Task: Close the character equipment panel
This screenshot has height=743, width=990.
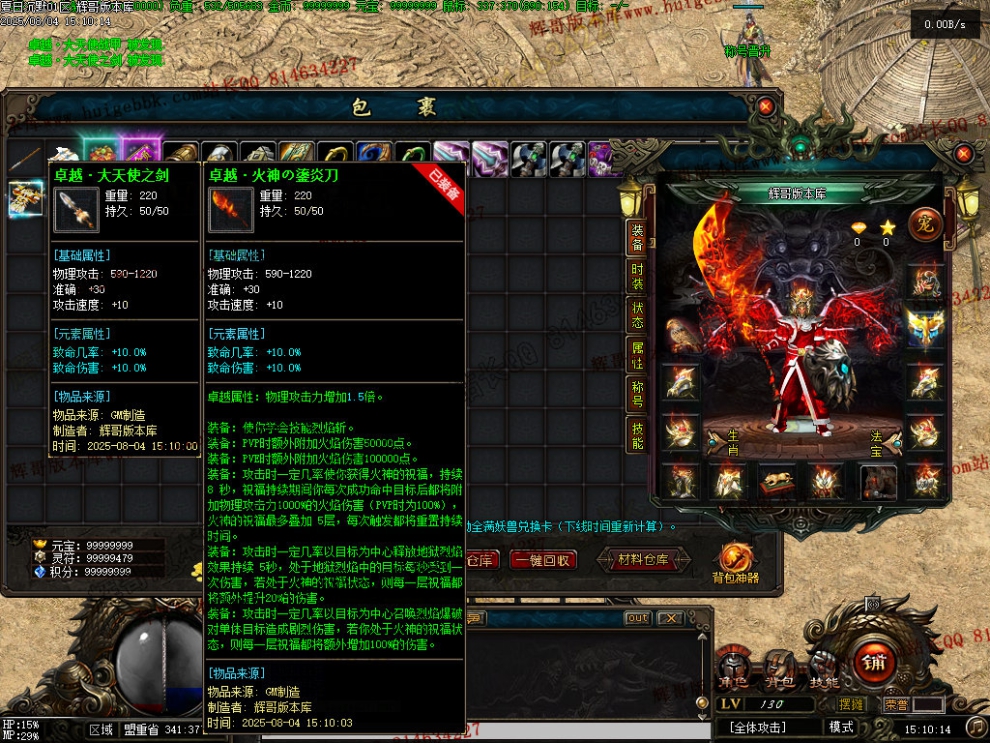Action: 963,154
